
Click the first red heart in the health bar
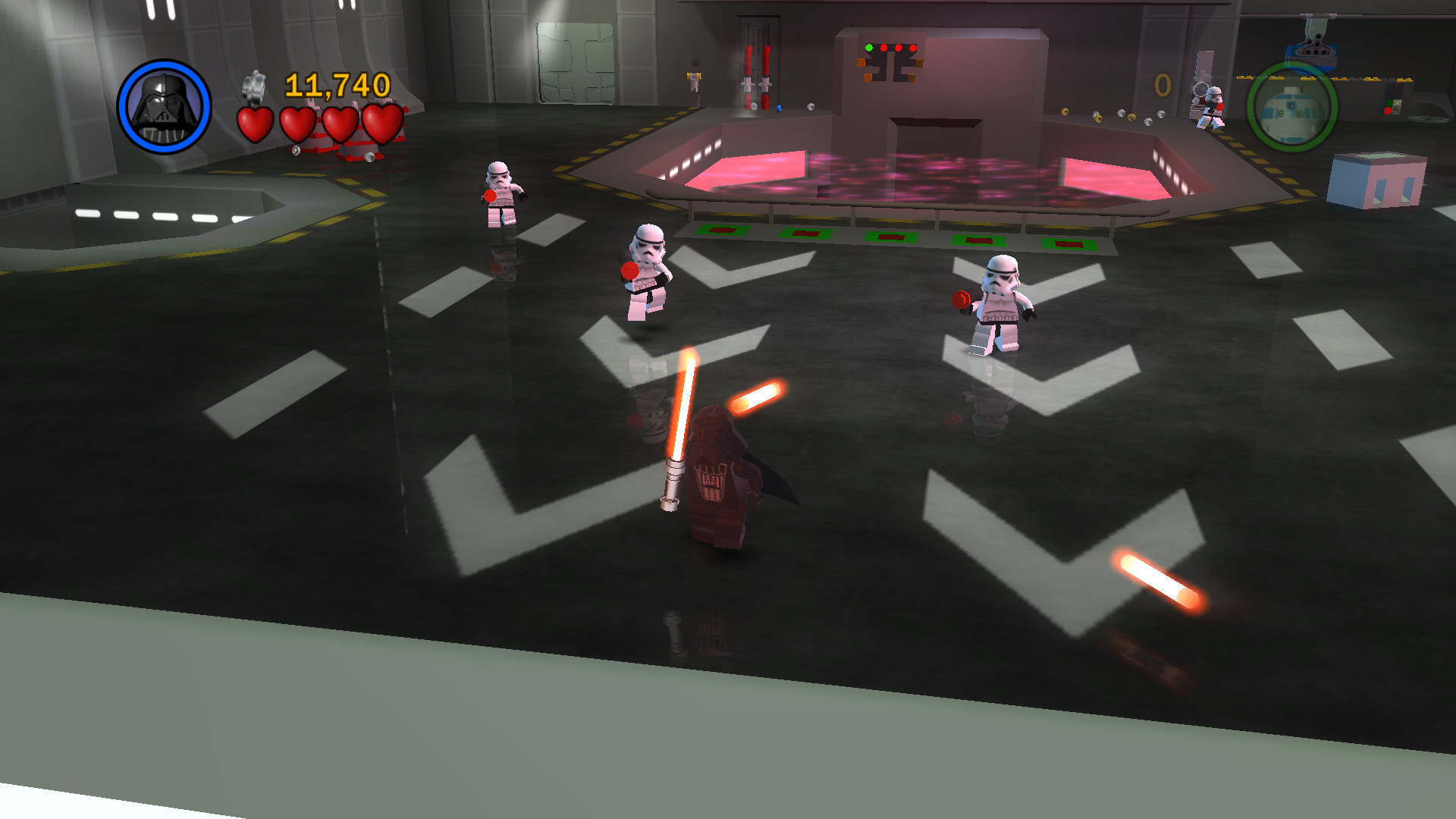tap(255, 124)
